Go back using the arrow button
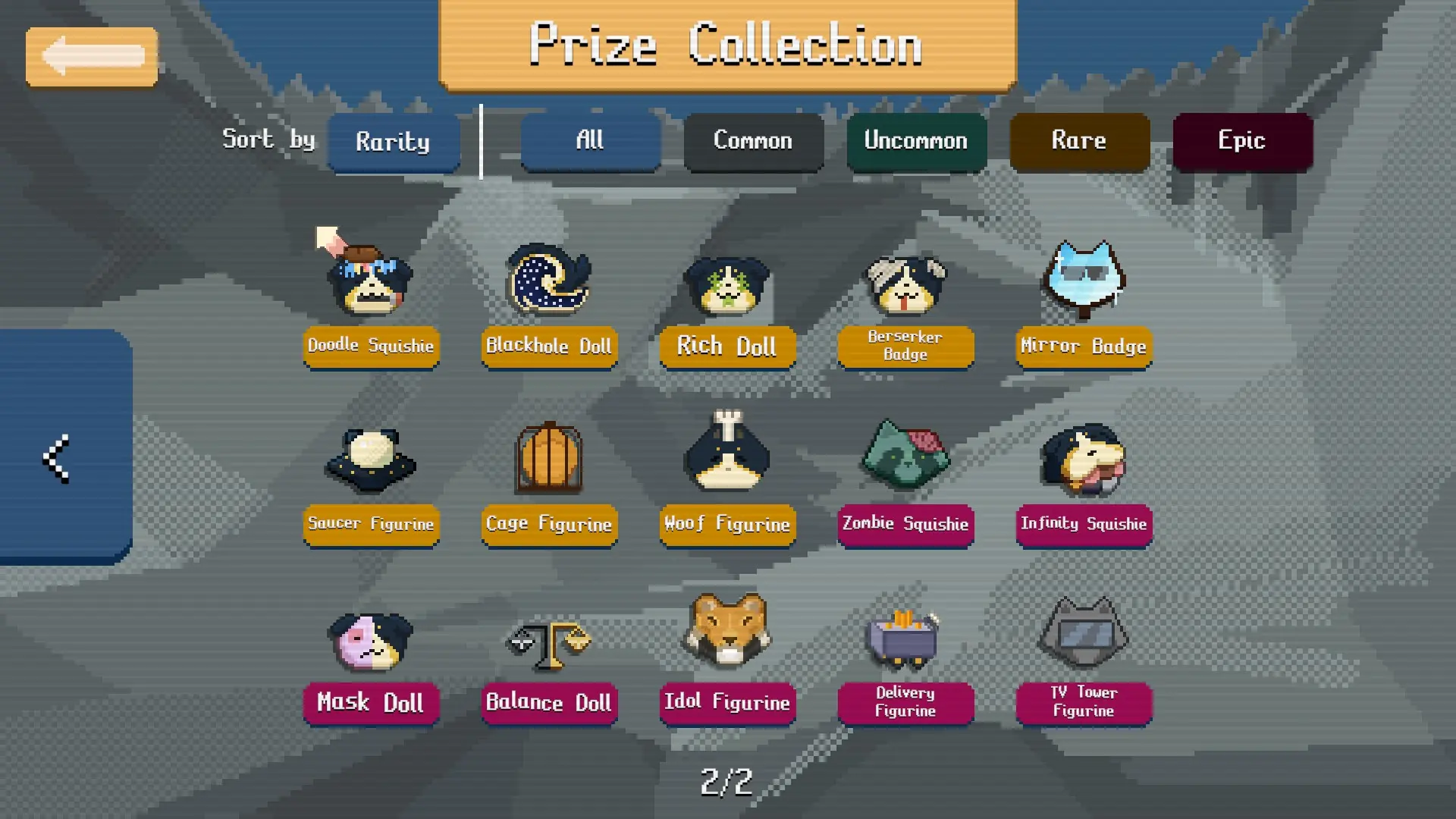1456x819 pixels. click(x=91, y=55)
